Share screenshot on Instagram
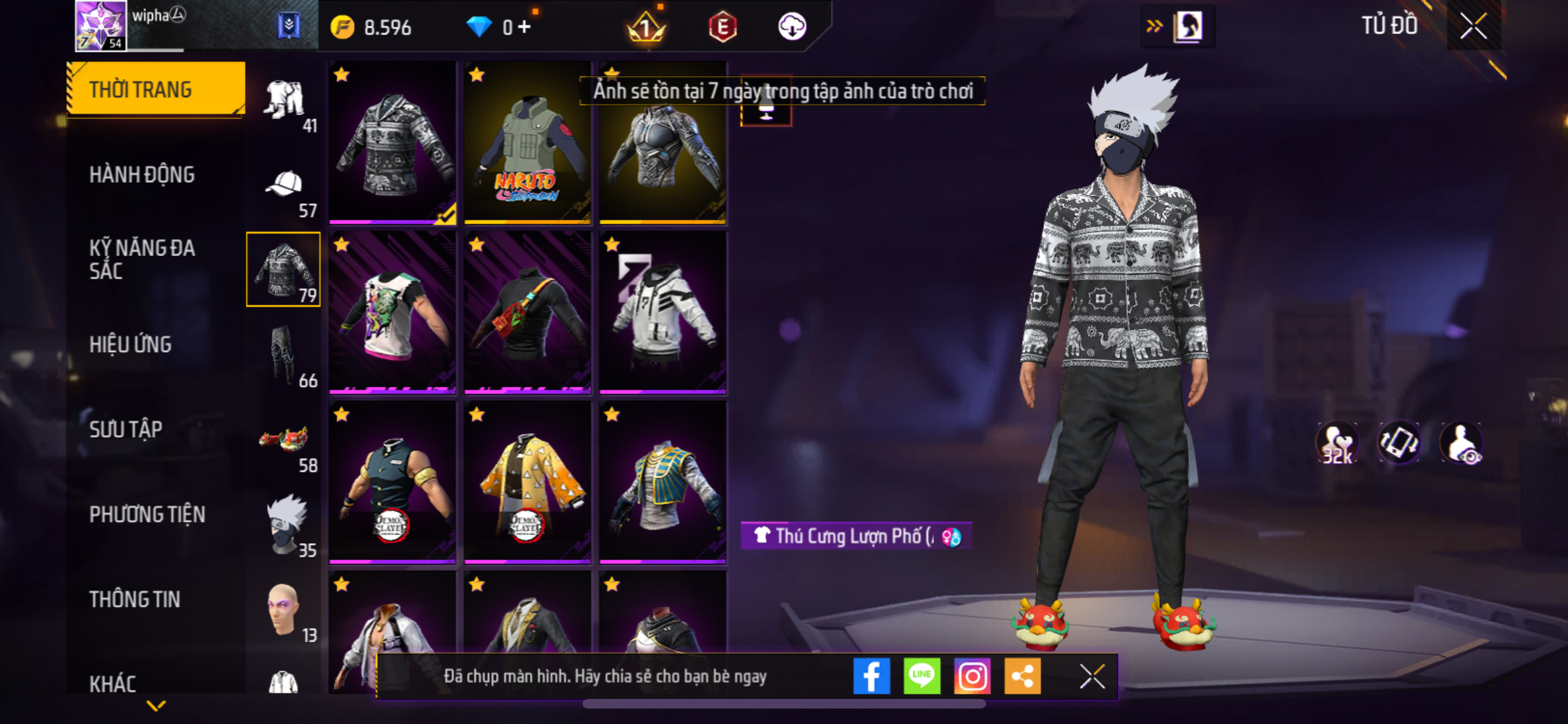 (x=972, y=676)
